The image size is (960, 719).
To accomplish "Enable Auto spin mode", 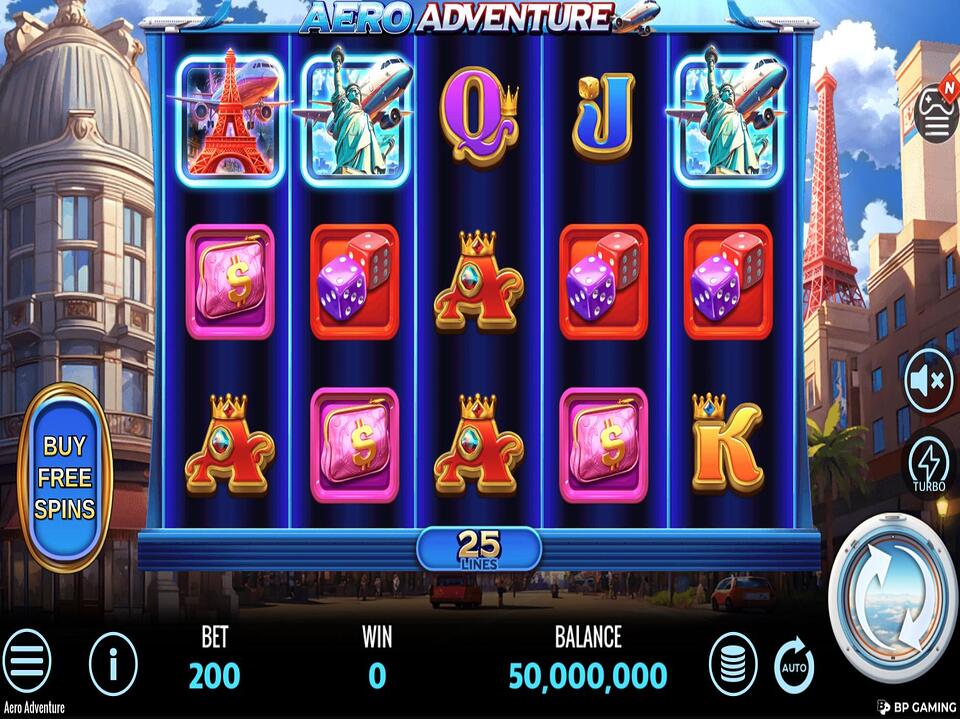I will 795,663.
